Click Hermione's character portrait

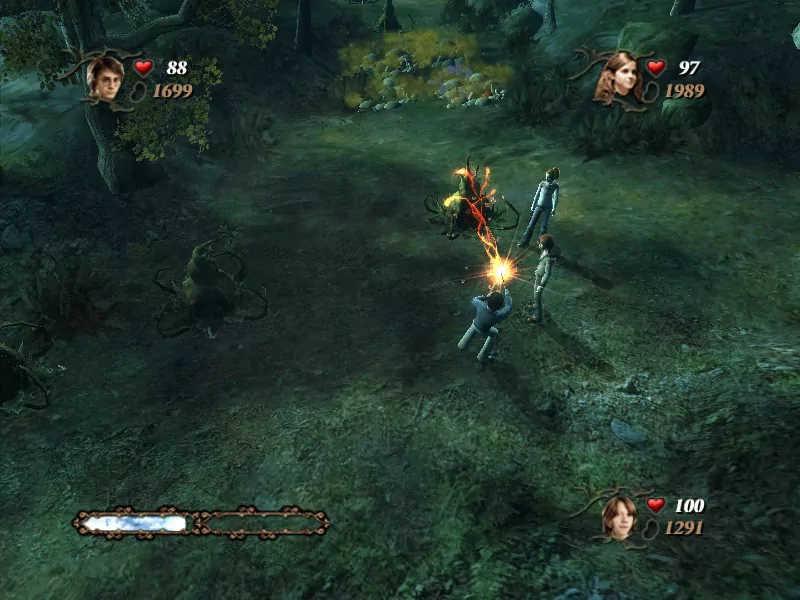(x=619, y=77)
